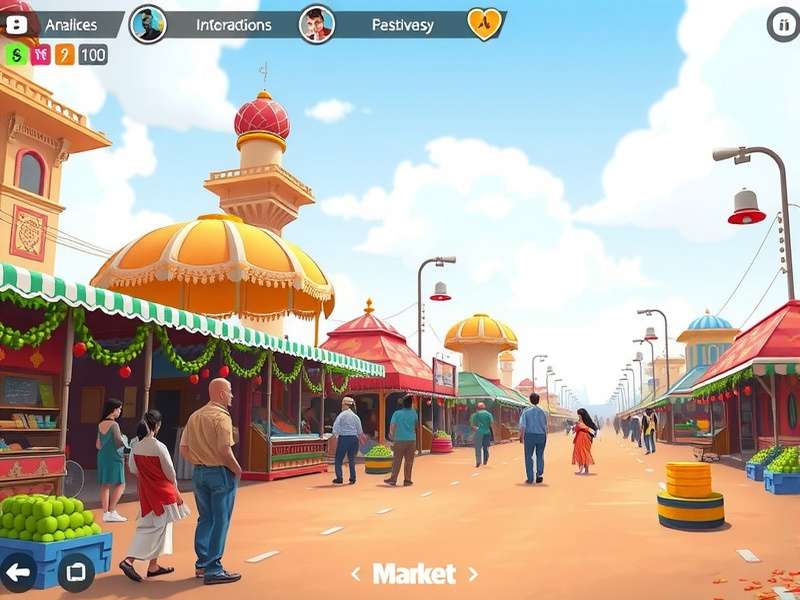Click the red-haired character portrait
This screenshot has width=800, height=600.
click(x=317, y=24)
